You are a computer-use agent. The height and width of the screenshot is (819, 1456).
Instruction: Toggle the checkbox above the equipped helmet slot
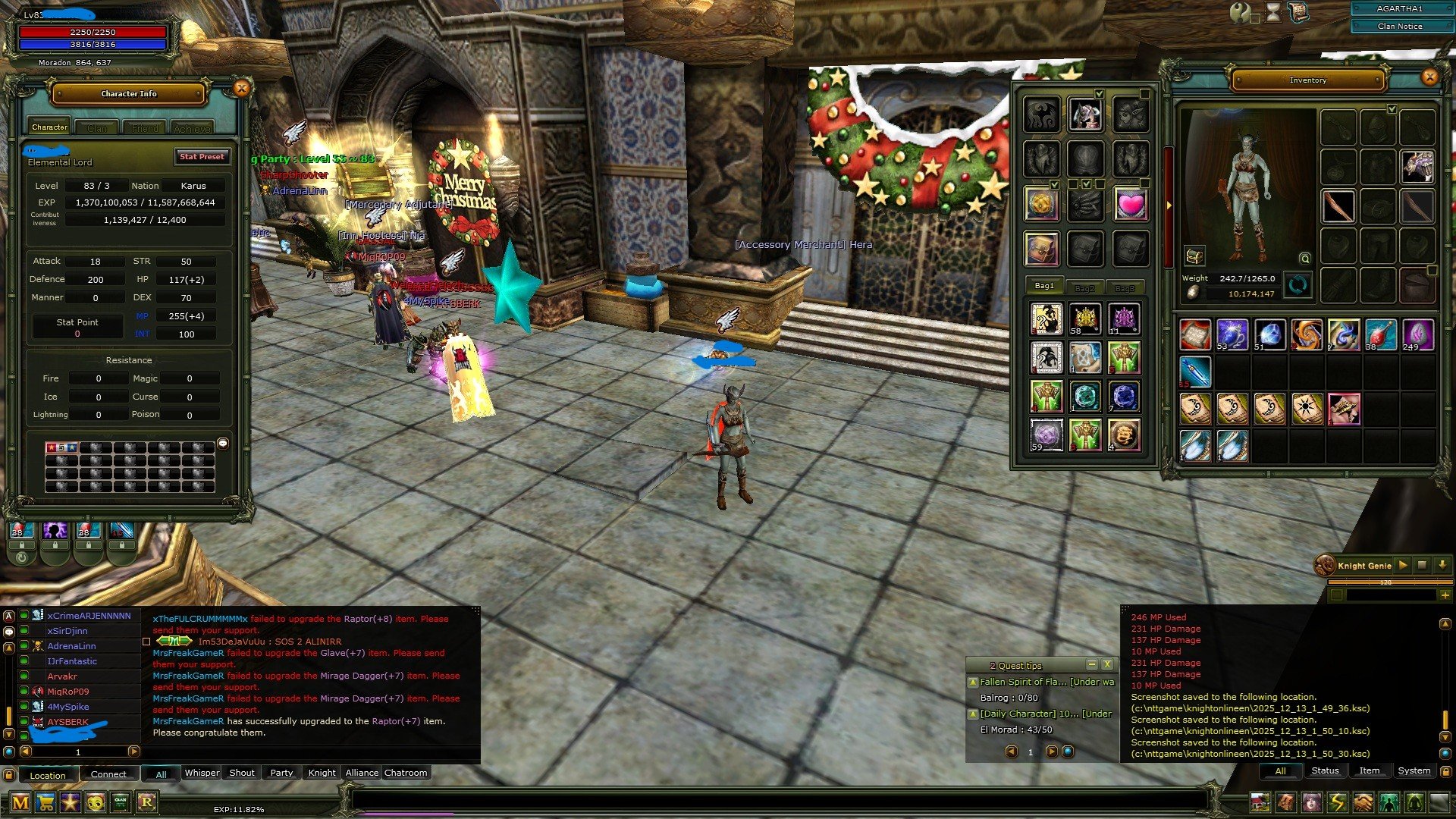point(1392,109)
